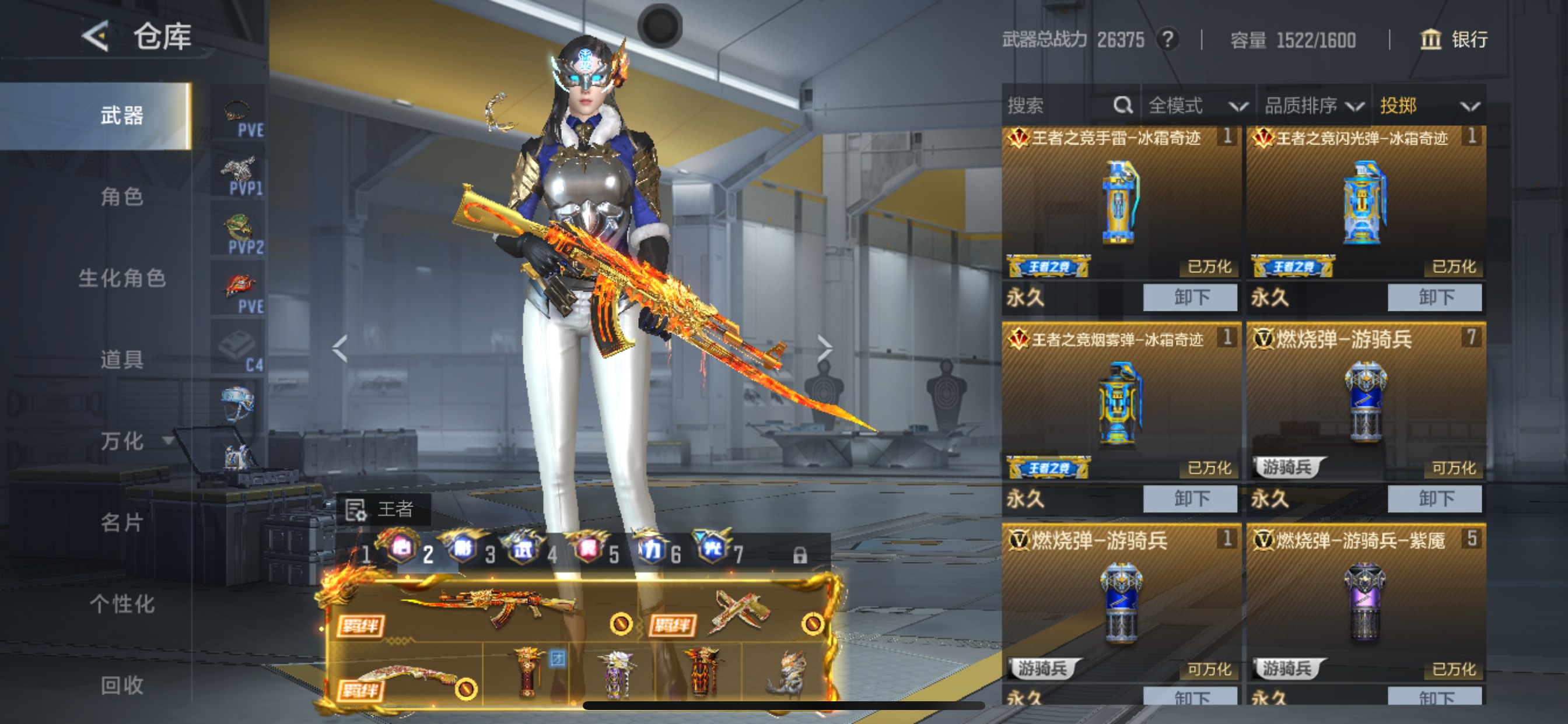Show help for 武器总战力
The height and width of the screenshot is (724, 1568).
1167,40
